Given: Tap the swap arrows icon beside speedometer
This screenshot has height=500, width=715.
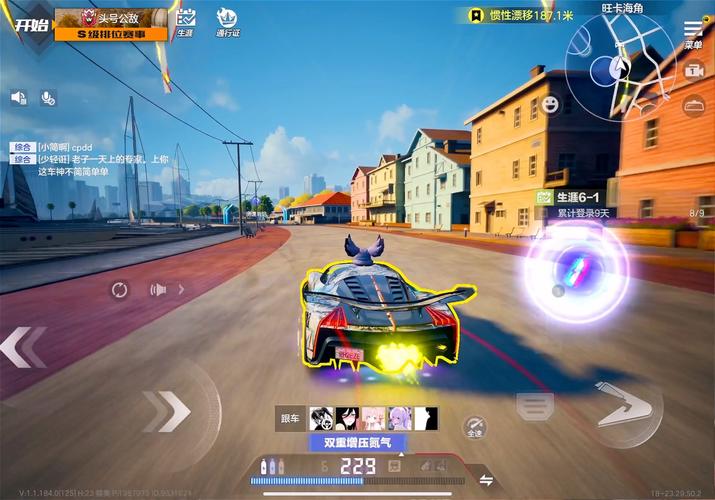Looking at the screenshot, I should click(487, 480).
